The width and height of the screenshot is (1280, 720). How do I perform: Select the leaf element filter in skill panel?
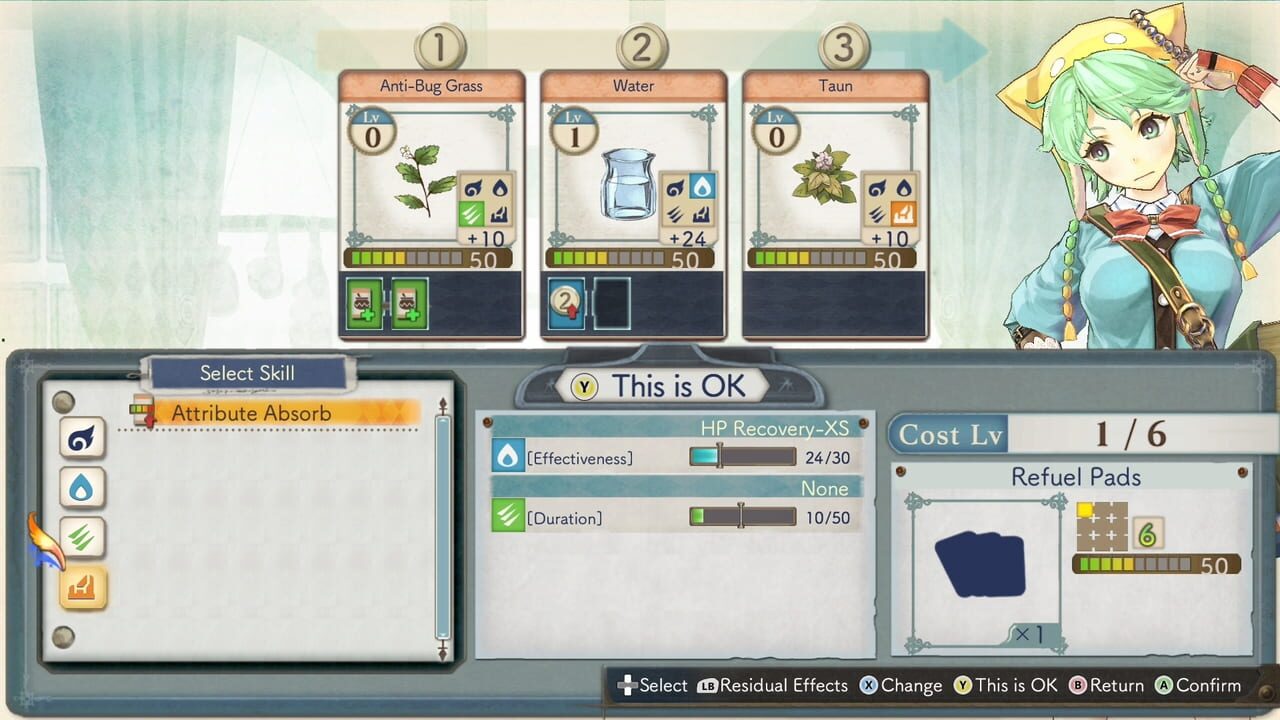(81, 537)
